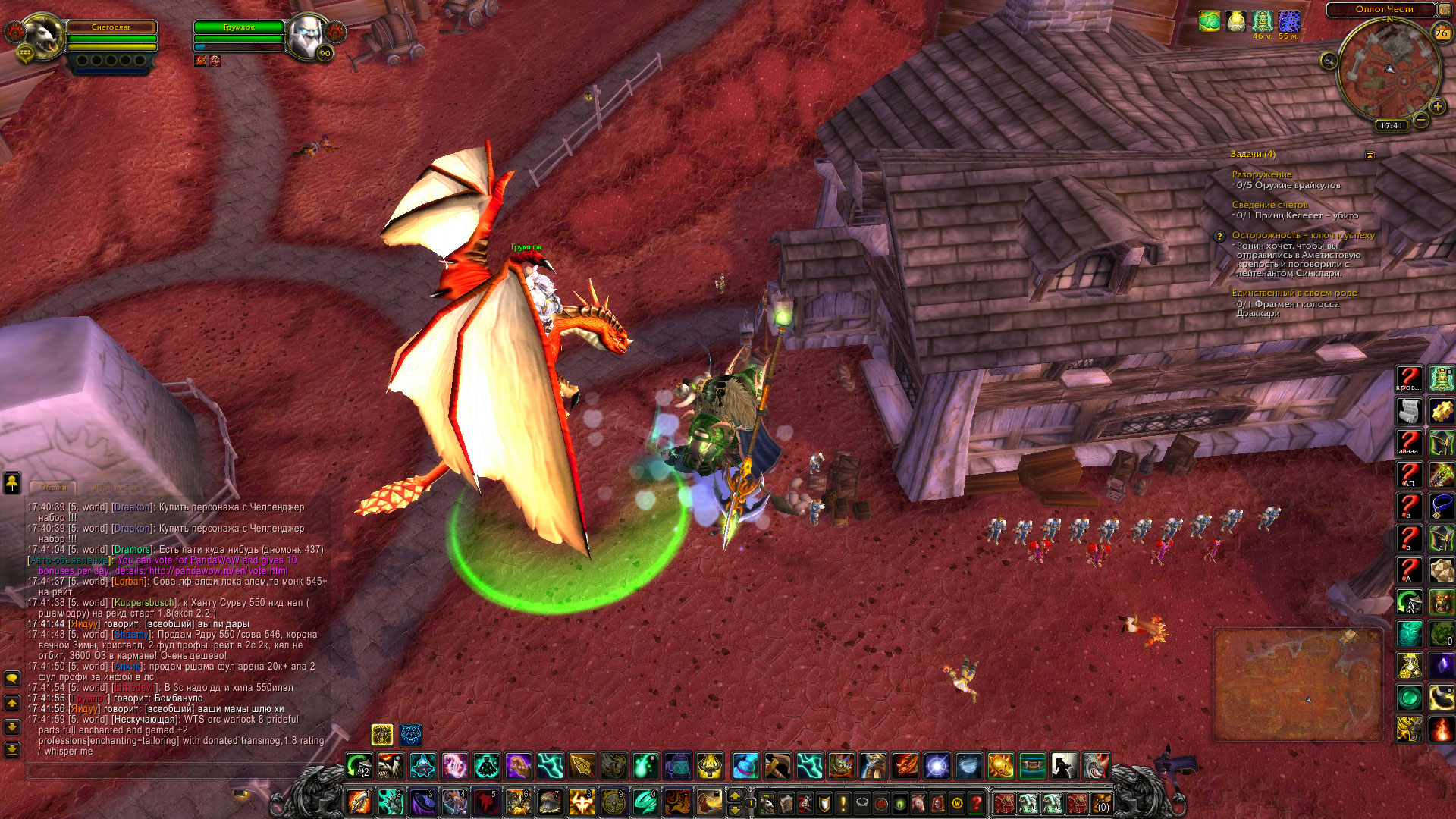1456x819 pixels.
Task: Open the red question mark help button
Action: pos(977,802)
